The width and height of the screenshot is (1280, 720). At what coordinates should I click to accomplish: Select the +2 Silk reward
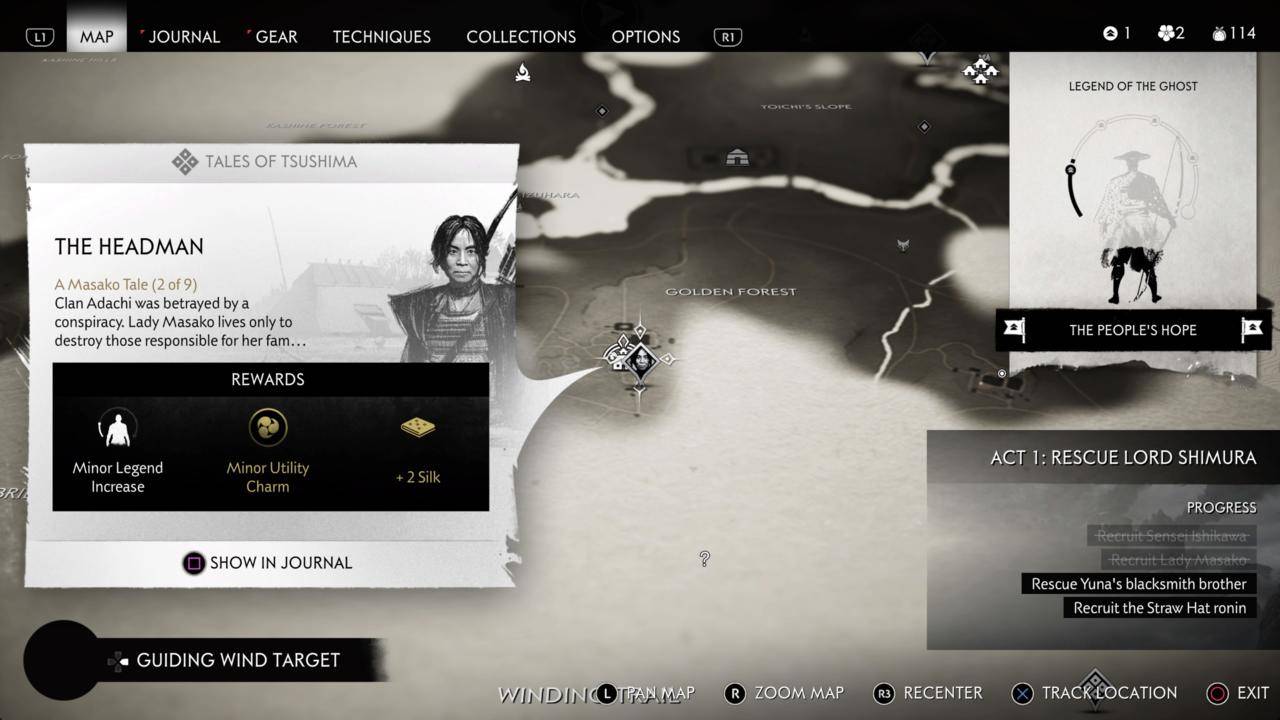pos(418,450)
